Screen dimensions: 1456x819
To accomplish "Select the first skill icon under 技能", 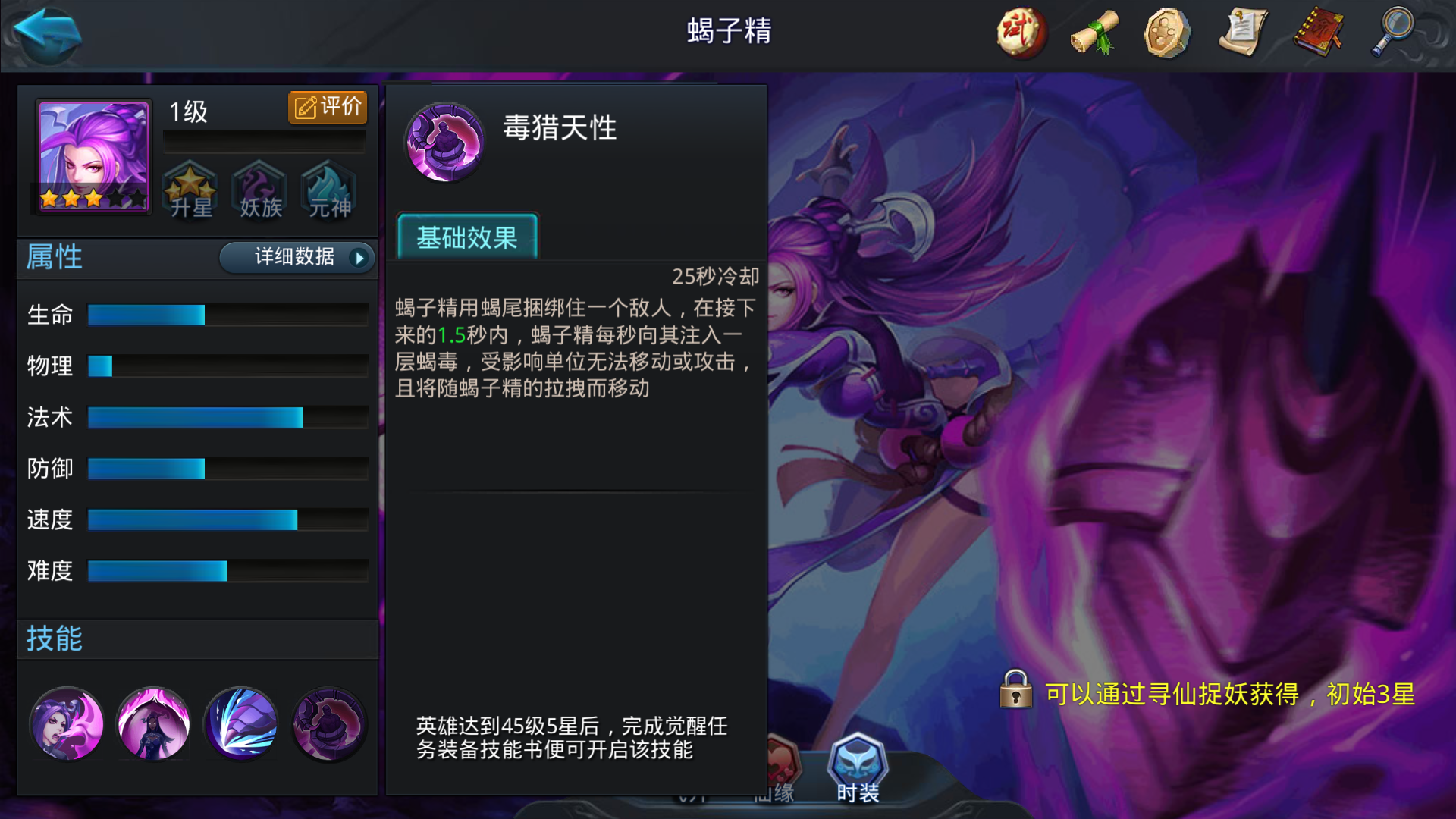I will 65,723.
